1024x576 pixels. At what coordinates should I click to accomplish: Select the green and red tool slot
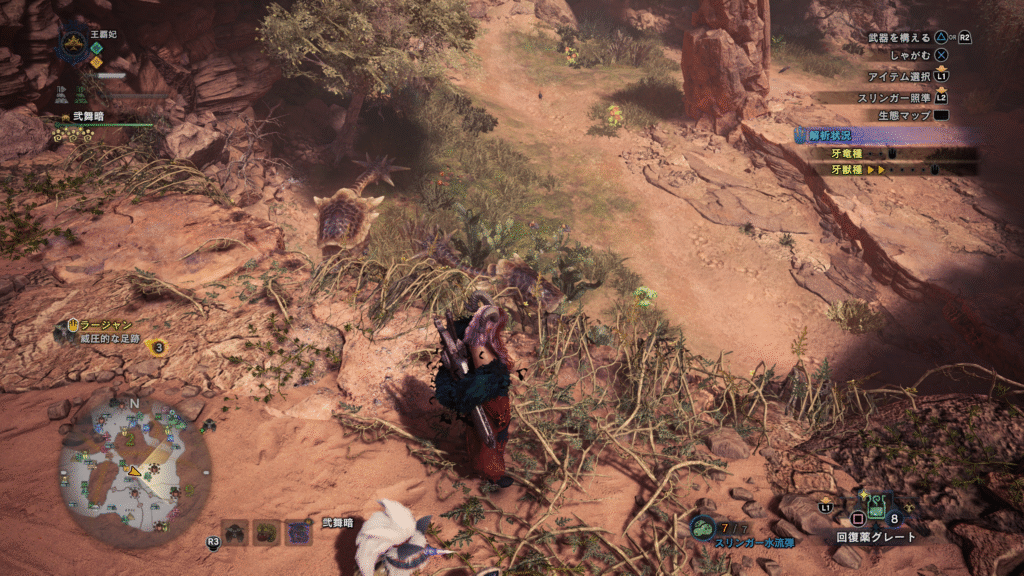point(267,532)
